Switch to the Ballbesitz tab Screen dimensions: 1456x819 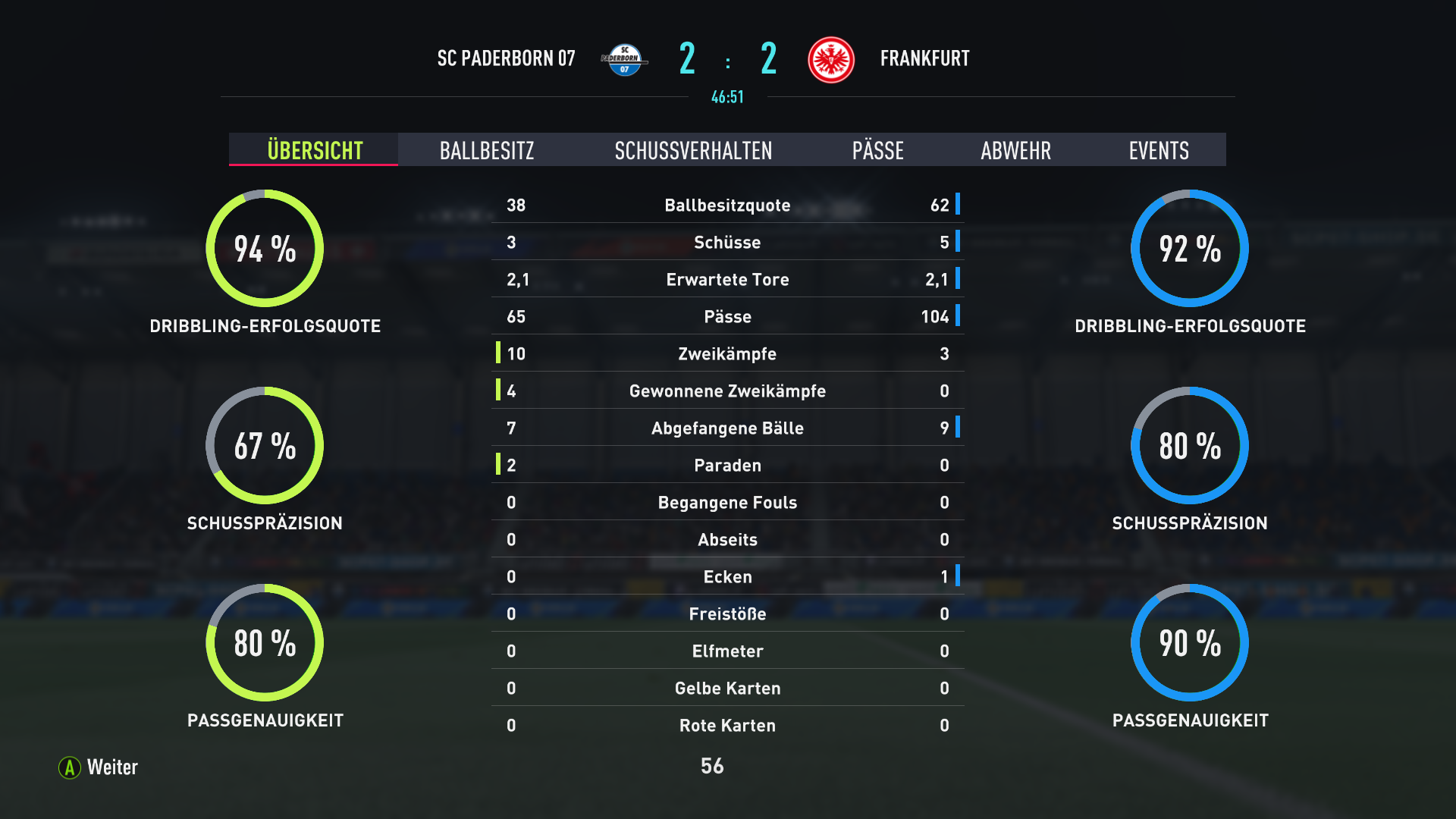(x=487, y=150)
